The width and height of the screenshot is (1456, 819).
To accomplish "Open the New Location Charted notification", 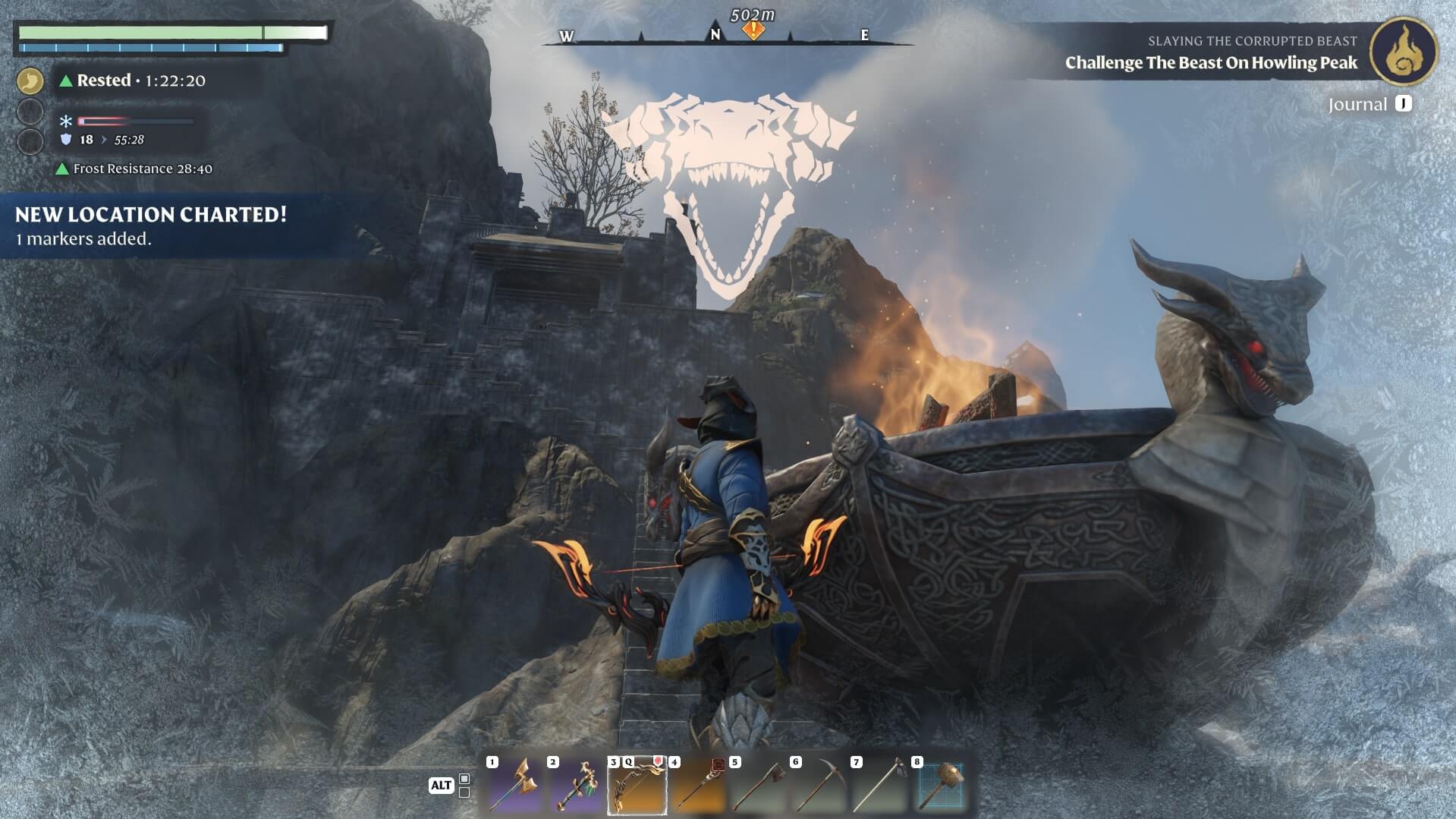I will pos(152,225).
